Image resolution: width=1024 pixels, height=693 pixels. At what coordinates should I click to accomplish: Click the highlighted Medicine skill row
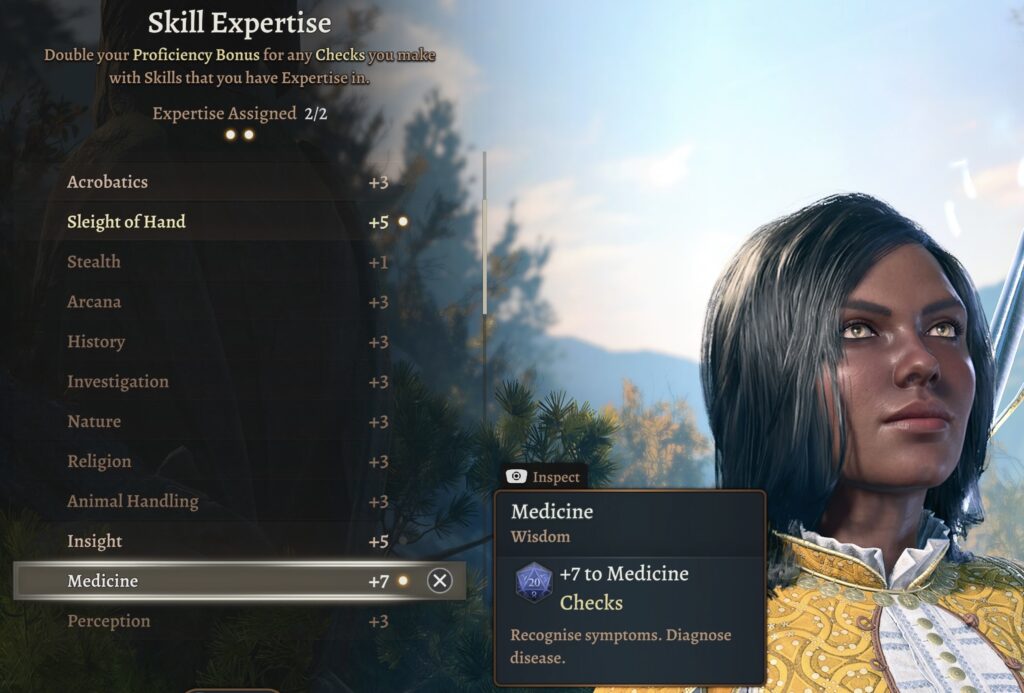pyautogui.click(x=227, y=581)
